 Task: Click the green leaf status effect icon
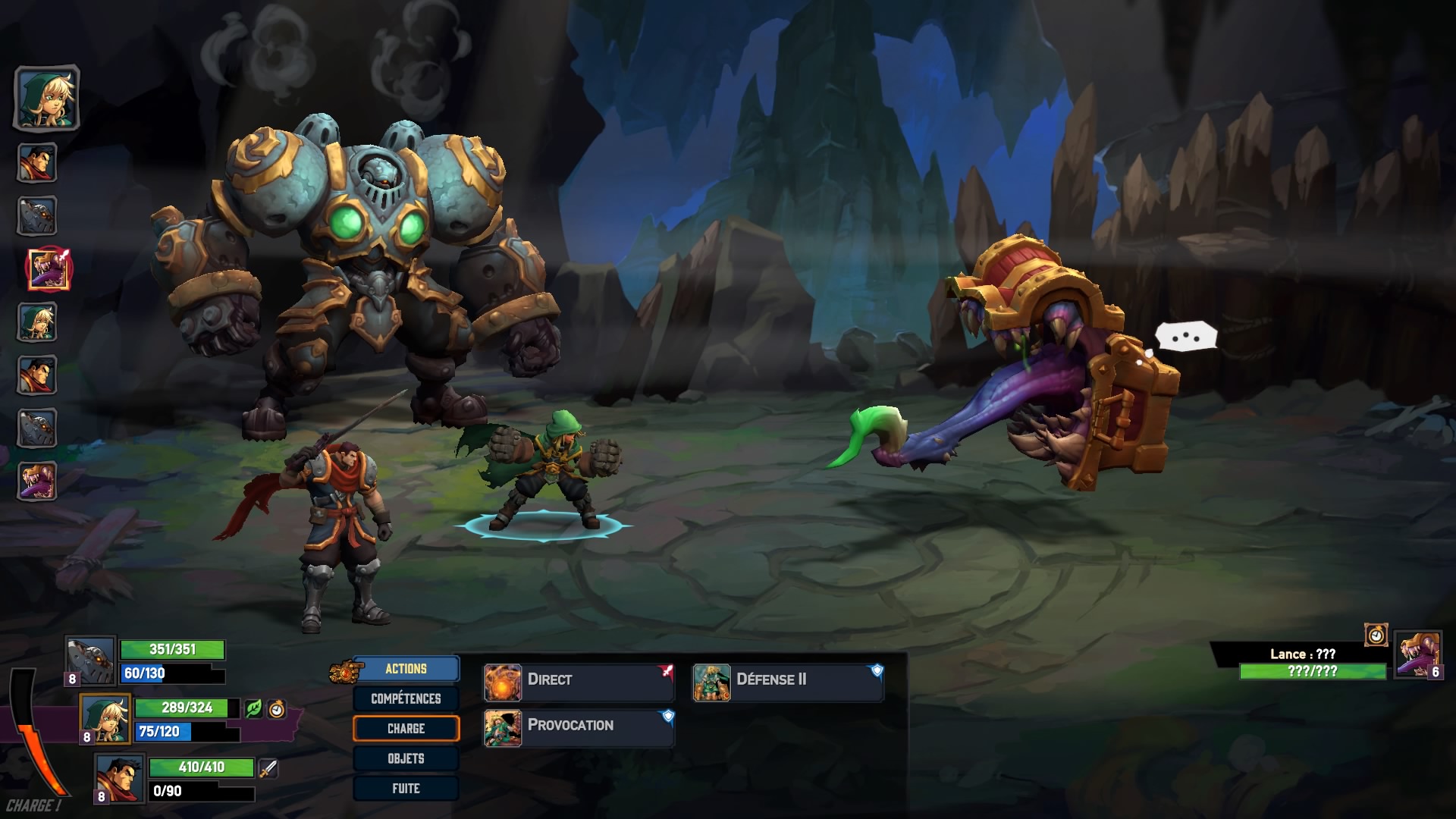254,708
